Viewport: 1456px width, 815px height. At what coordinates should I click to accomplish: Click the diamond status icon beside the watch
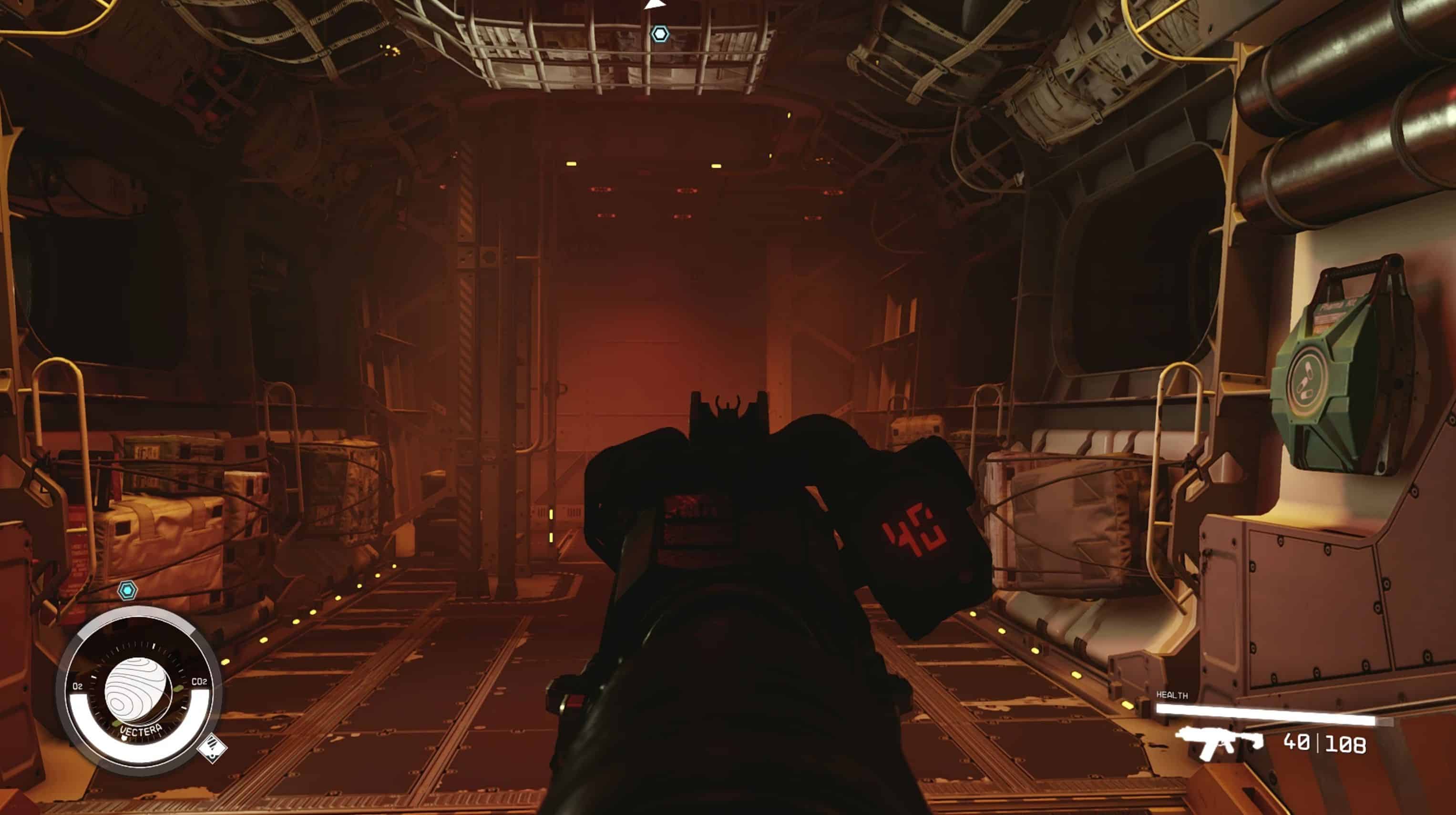pos(213,748)
